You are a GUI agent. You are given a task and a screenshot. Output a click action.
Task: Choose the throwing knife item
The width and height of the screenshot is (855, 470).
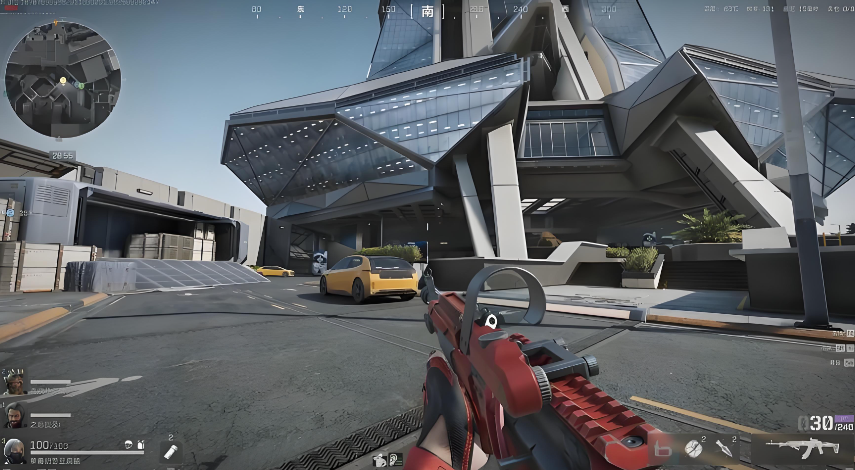click(x=722, y=449)
